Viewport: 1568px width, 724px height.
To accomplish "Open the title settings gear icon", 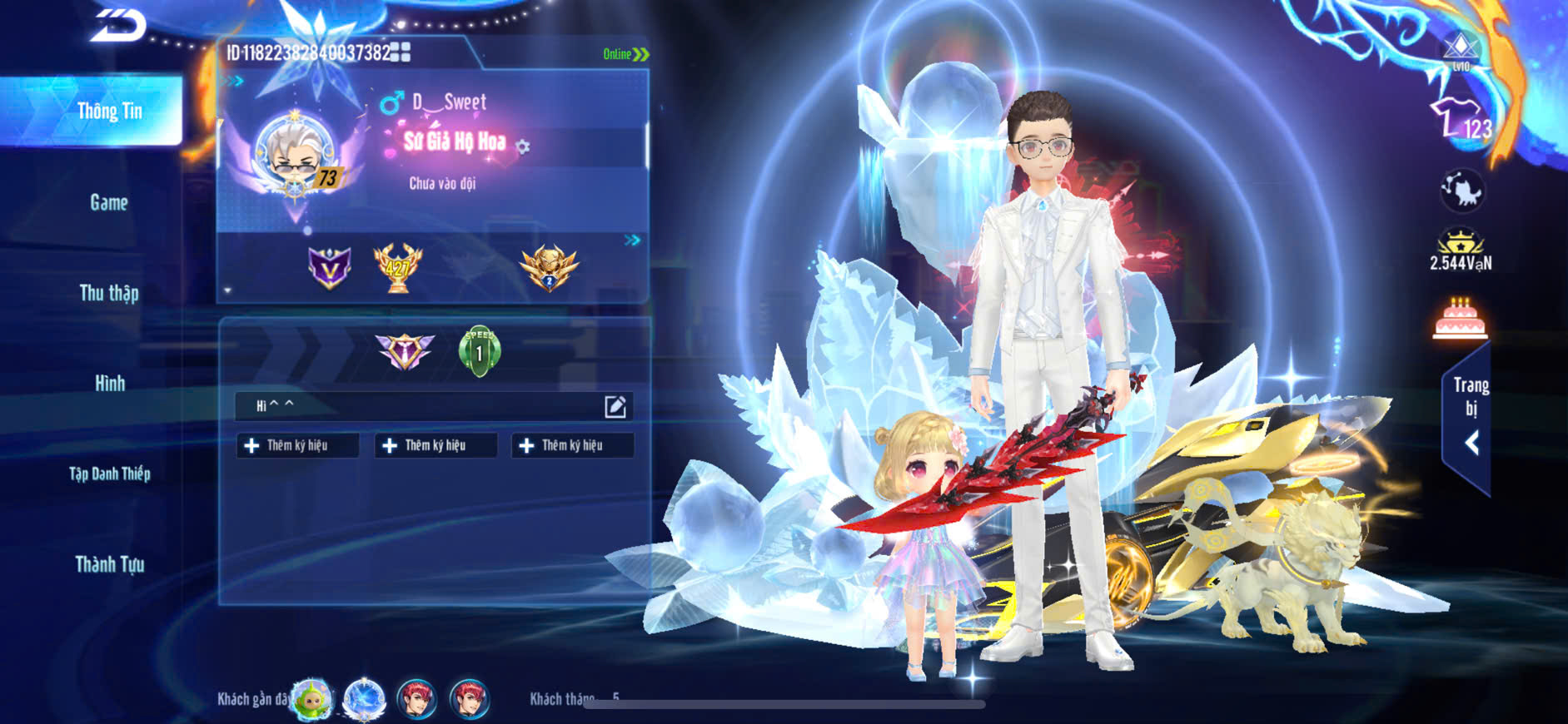I will [523, 147].
